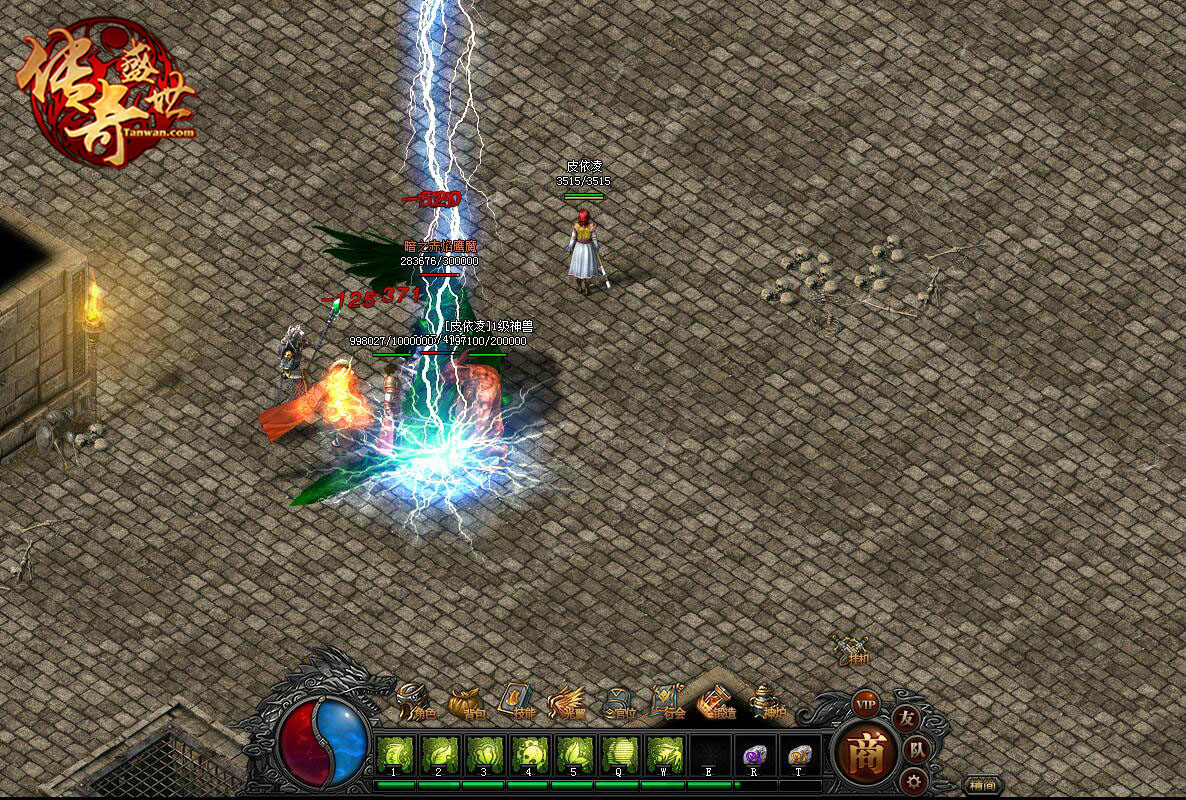
Task: Open the 友 friends list
Action: point(905,718)
